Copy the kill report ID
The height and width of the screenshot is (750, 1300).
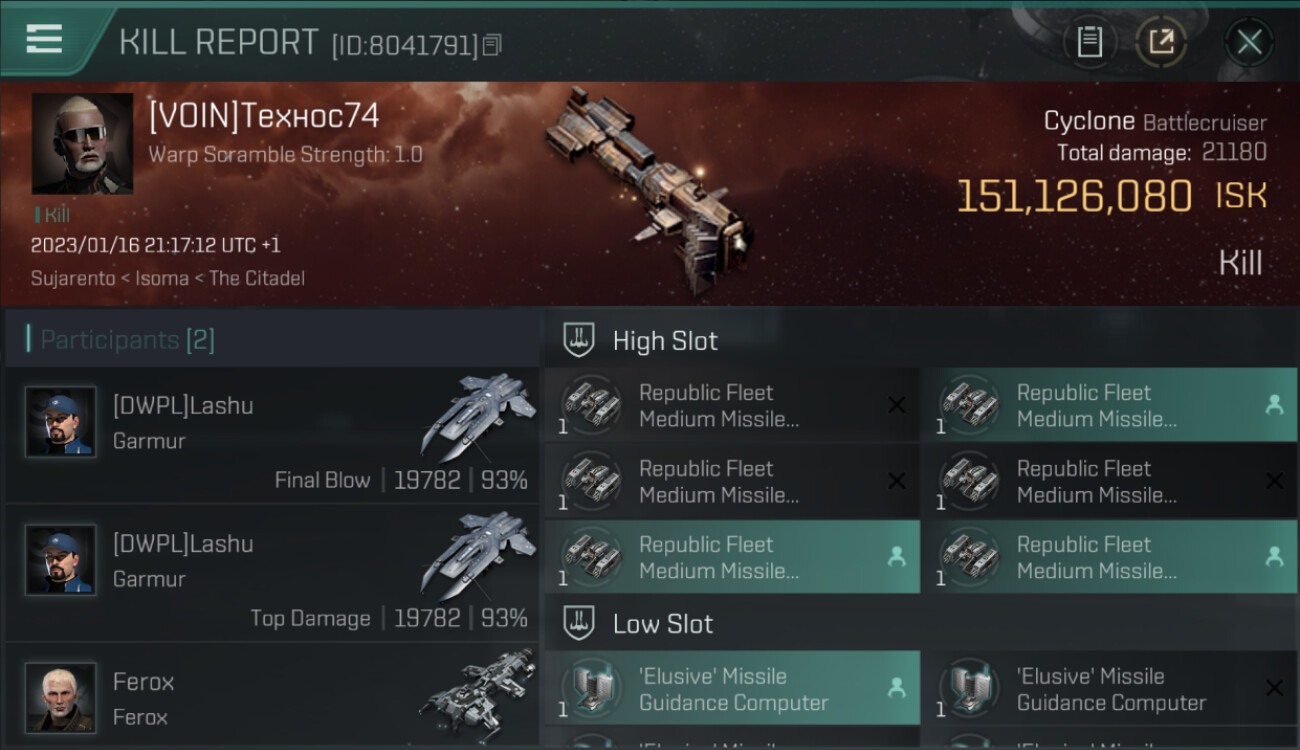tap(492, 45)
